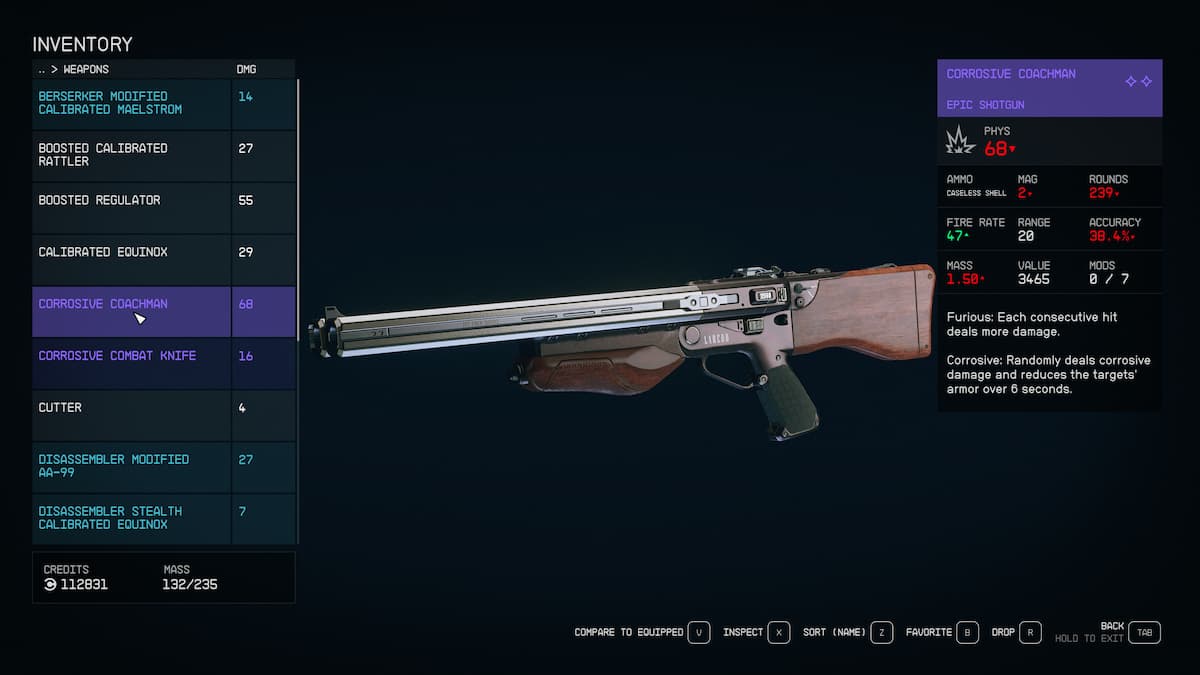
Task: Go Back from the inventory
Action: tap(1145, 632)
